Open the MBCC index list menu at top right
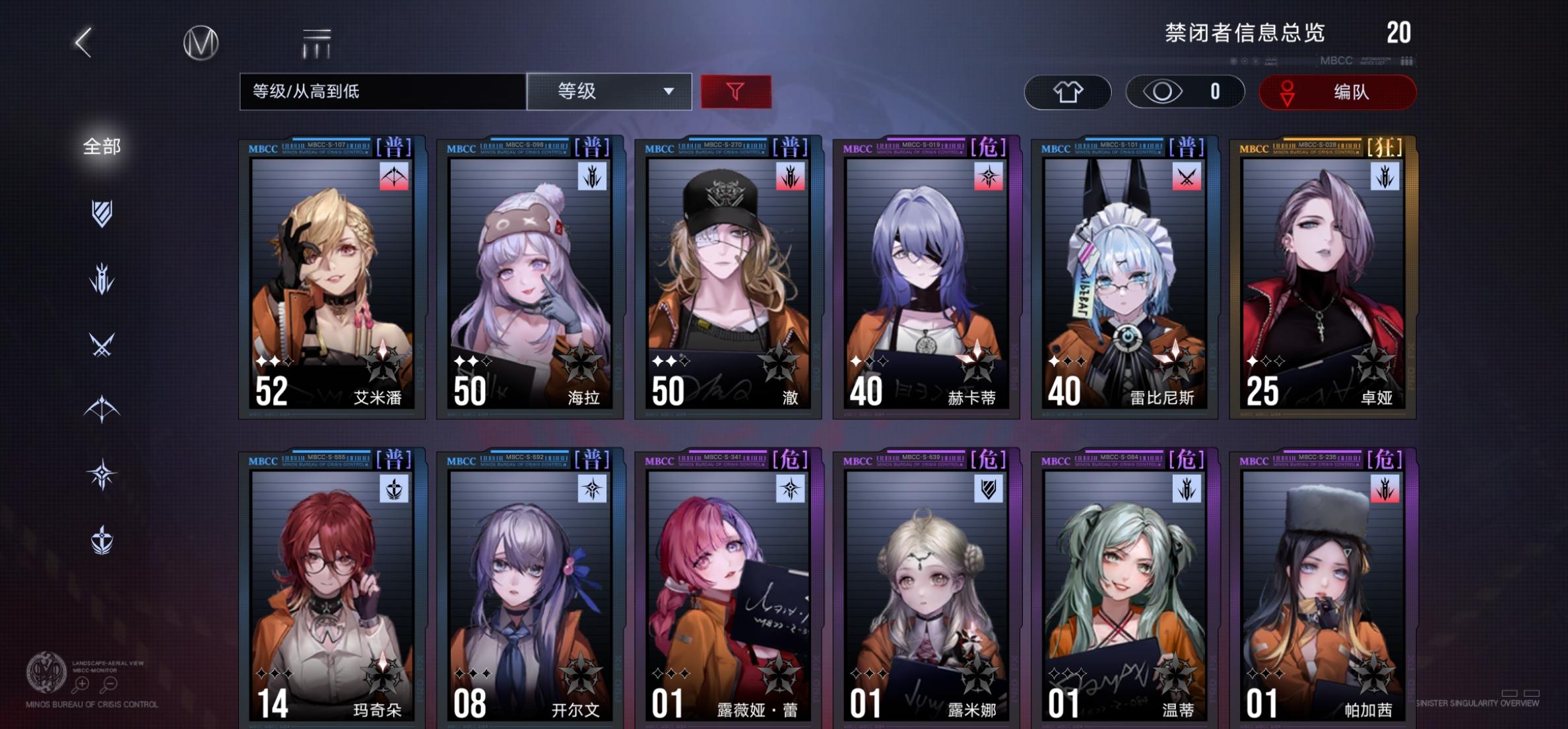Image resolution: width=1568 pixels, height=729 pixels. pos(1406,60)
